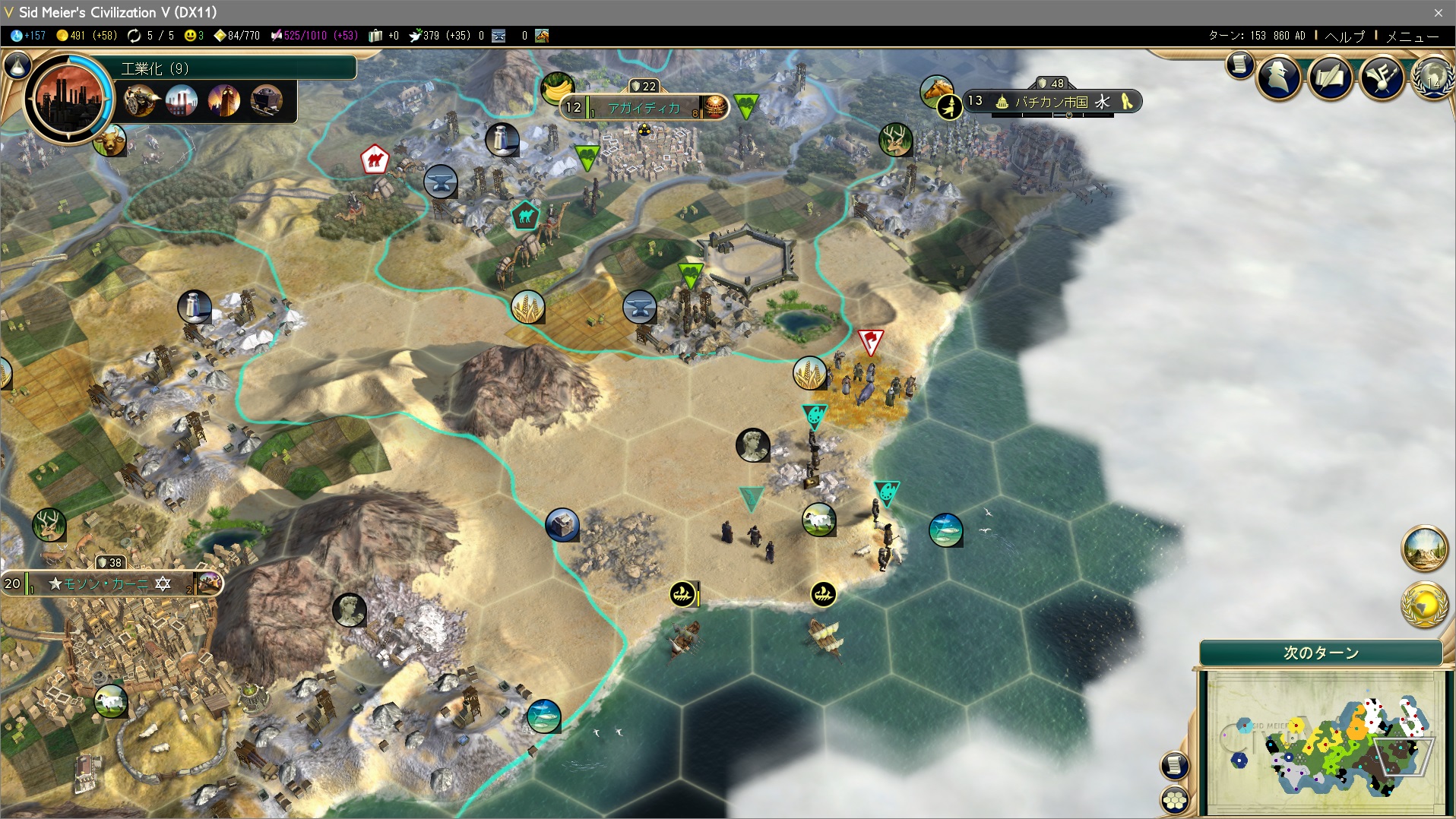The height and width of the screenshot is (819, 1456).
Task: Click the small scroll button beside the spy icon
Action: point(1239,65)
